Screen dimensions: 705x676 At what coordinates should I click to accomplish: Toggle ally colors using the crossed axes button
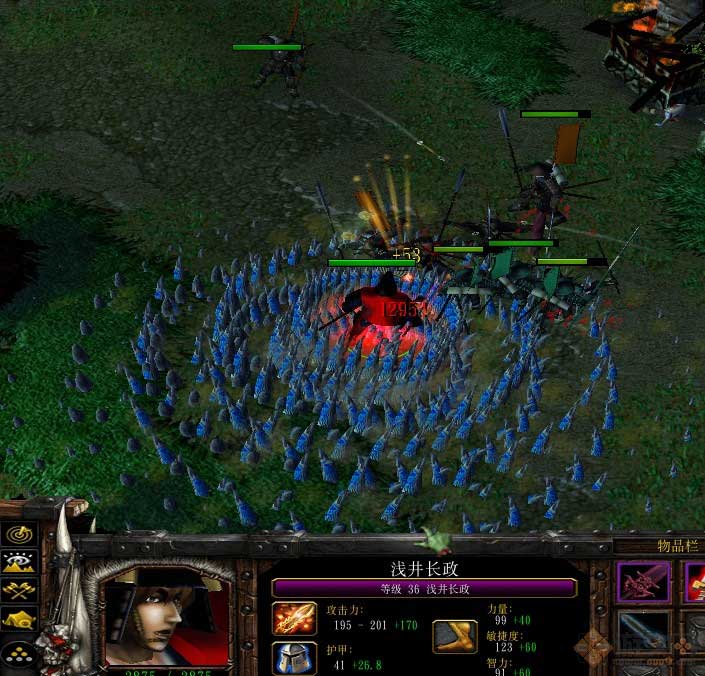(x=21, y=591)
